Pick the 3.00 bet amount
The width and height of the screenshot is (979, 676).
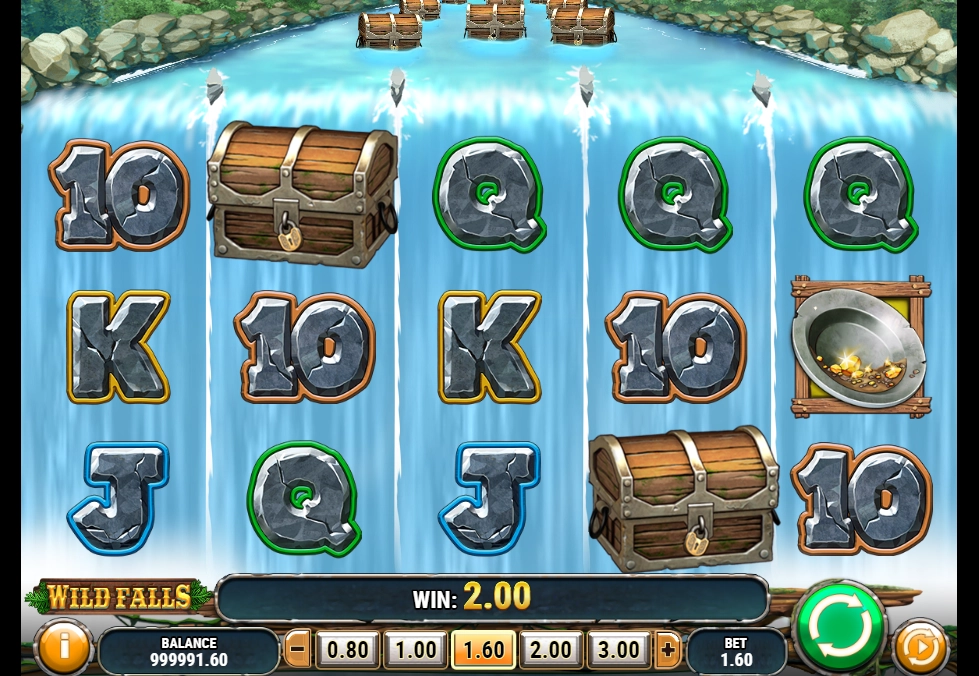(x=619, y=650)
